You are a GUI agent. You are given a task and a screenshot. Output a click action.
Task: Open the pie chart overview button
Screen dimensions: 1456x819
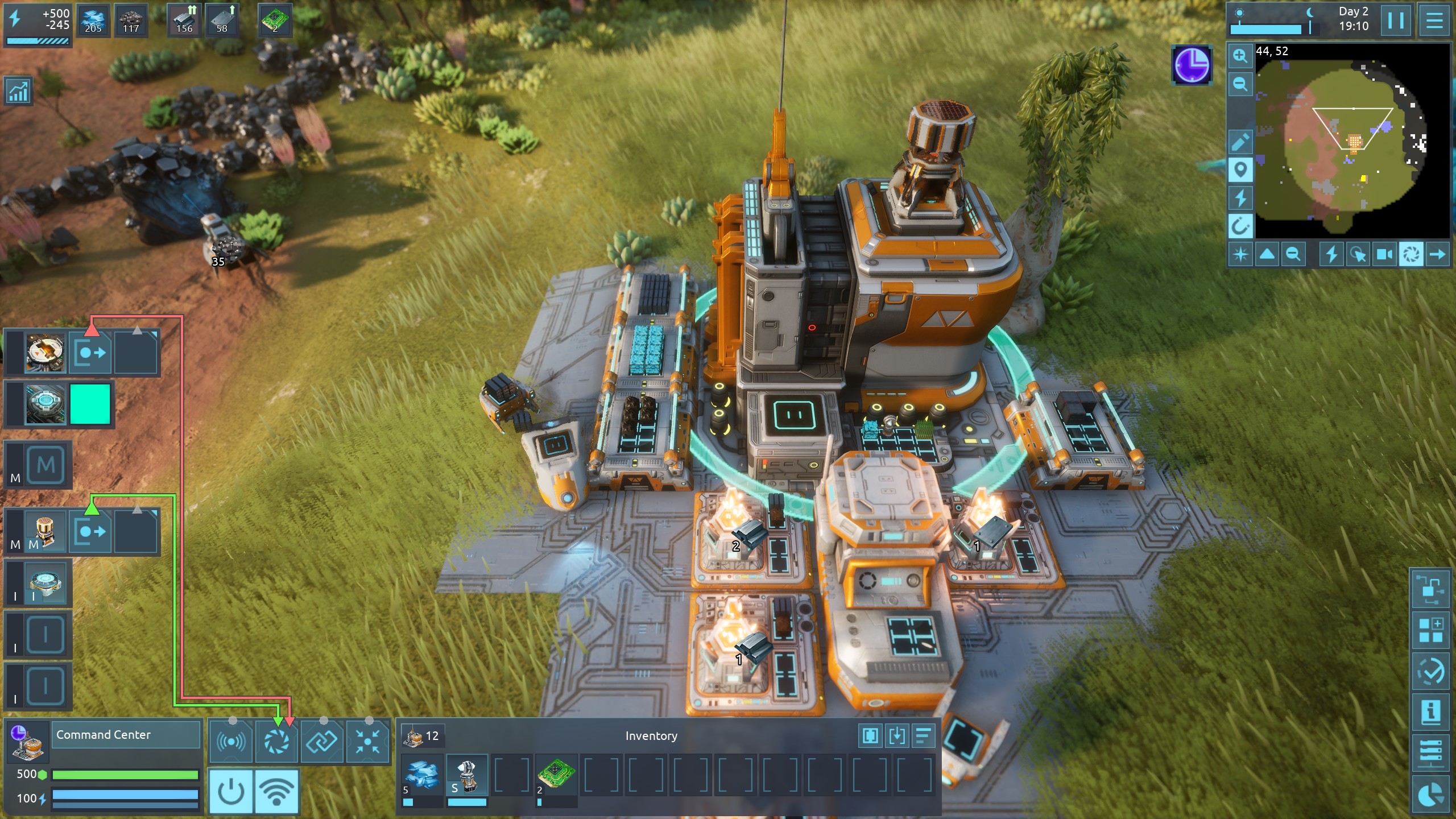(x=1430, y=795)
